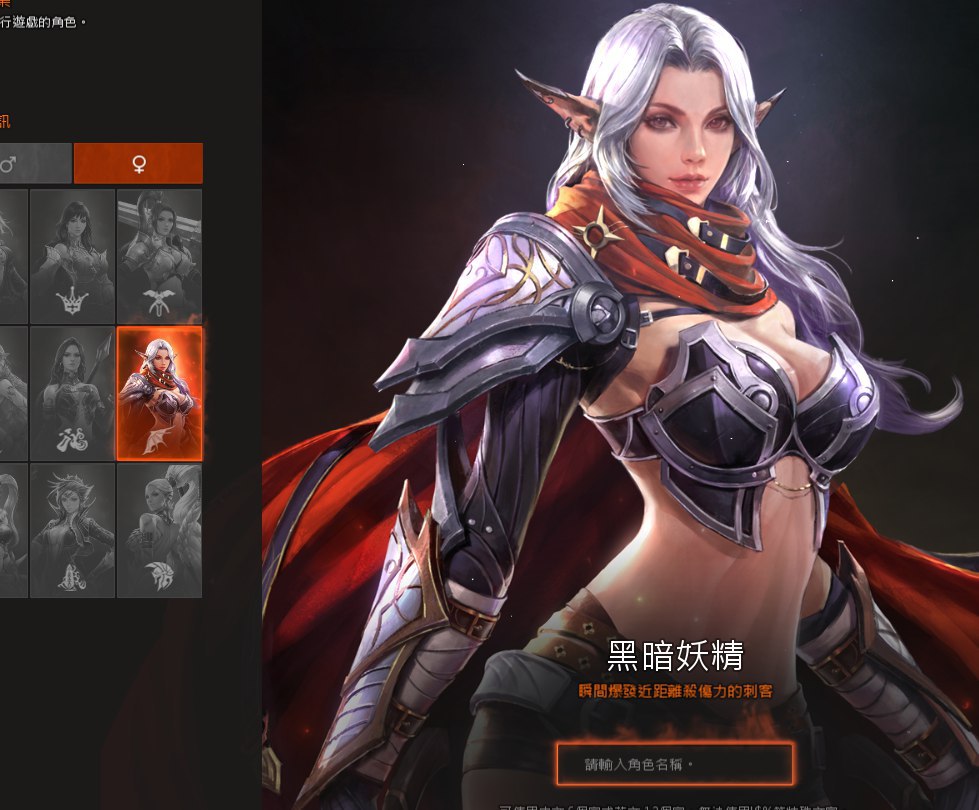
Task: Click the character name input field
Action: click(x=674, y=764)
